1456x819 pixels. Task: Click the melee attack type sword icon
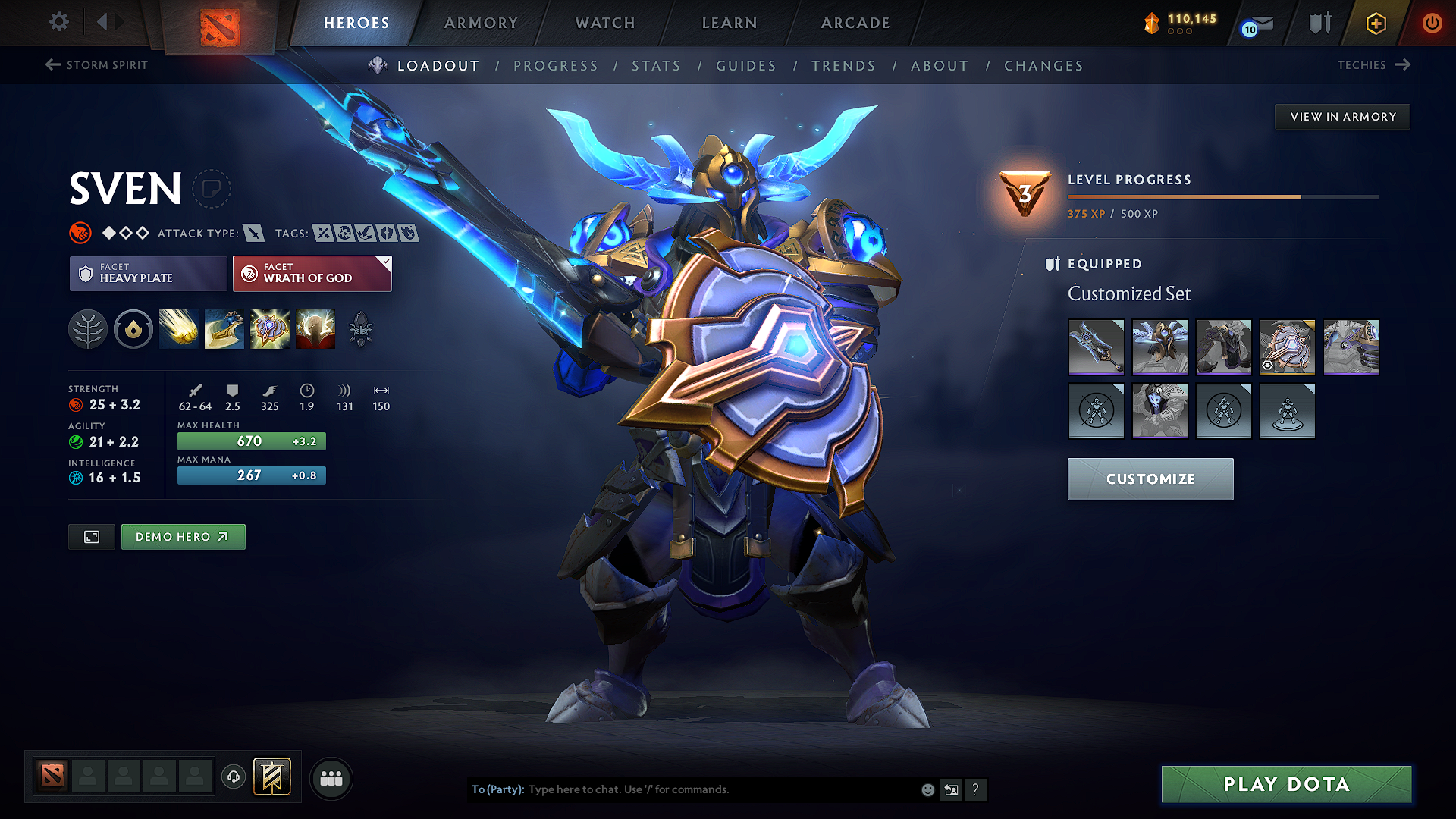(253, 233)
